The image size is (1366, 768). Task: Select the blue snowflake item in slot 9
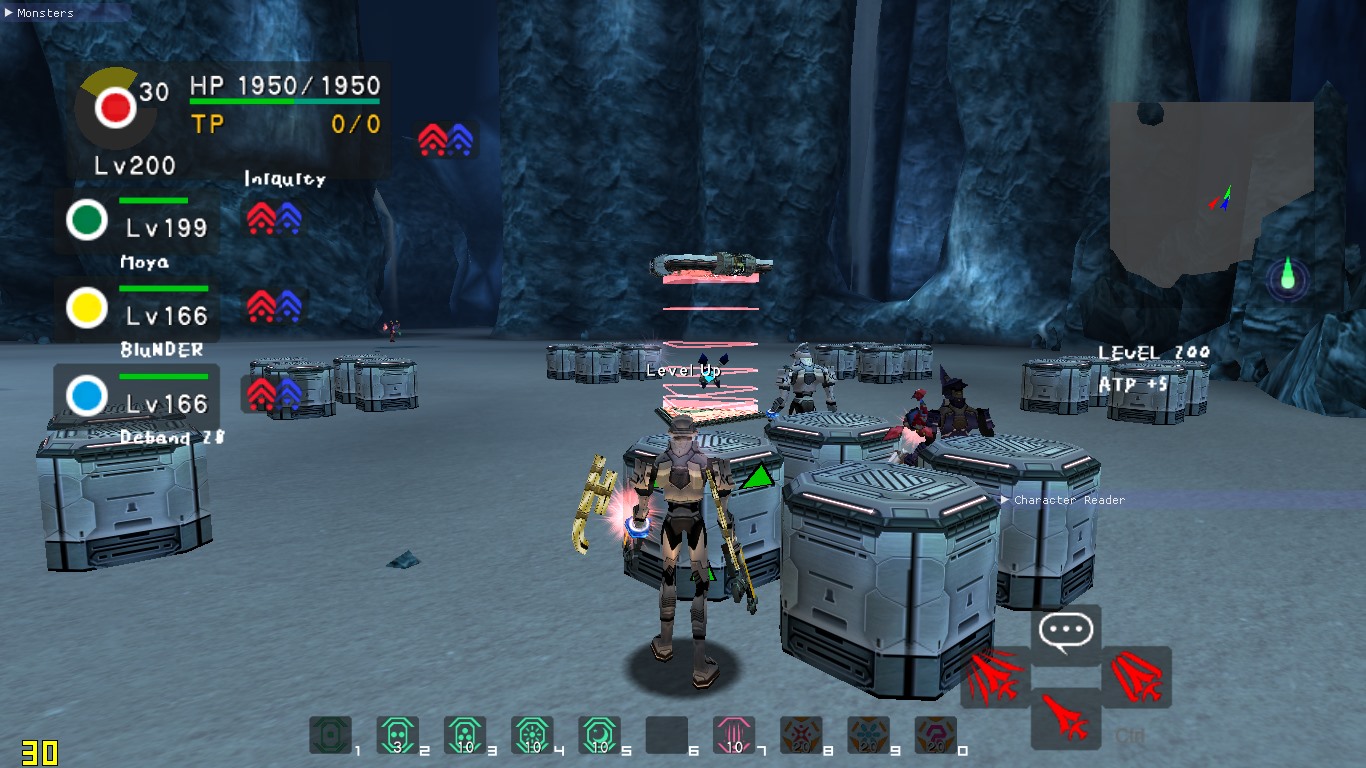(x=868, y=735)
